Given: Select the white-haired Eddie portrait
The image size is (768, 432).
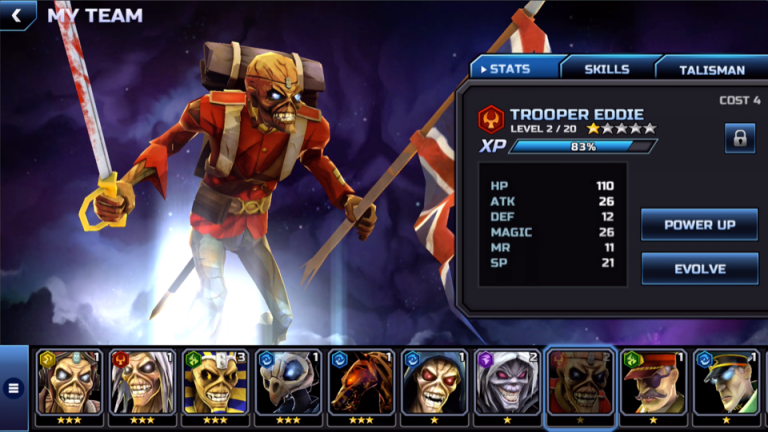Looking at the screenshot, I should 142,384.
